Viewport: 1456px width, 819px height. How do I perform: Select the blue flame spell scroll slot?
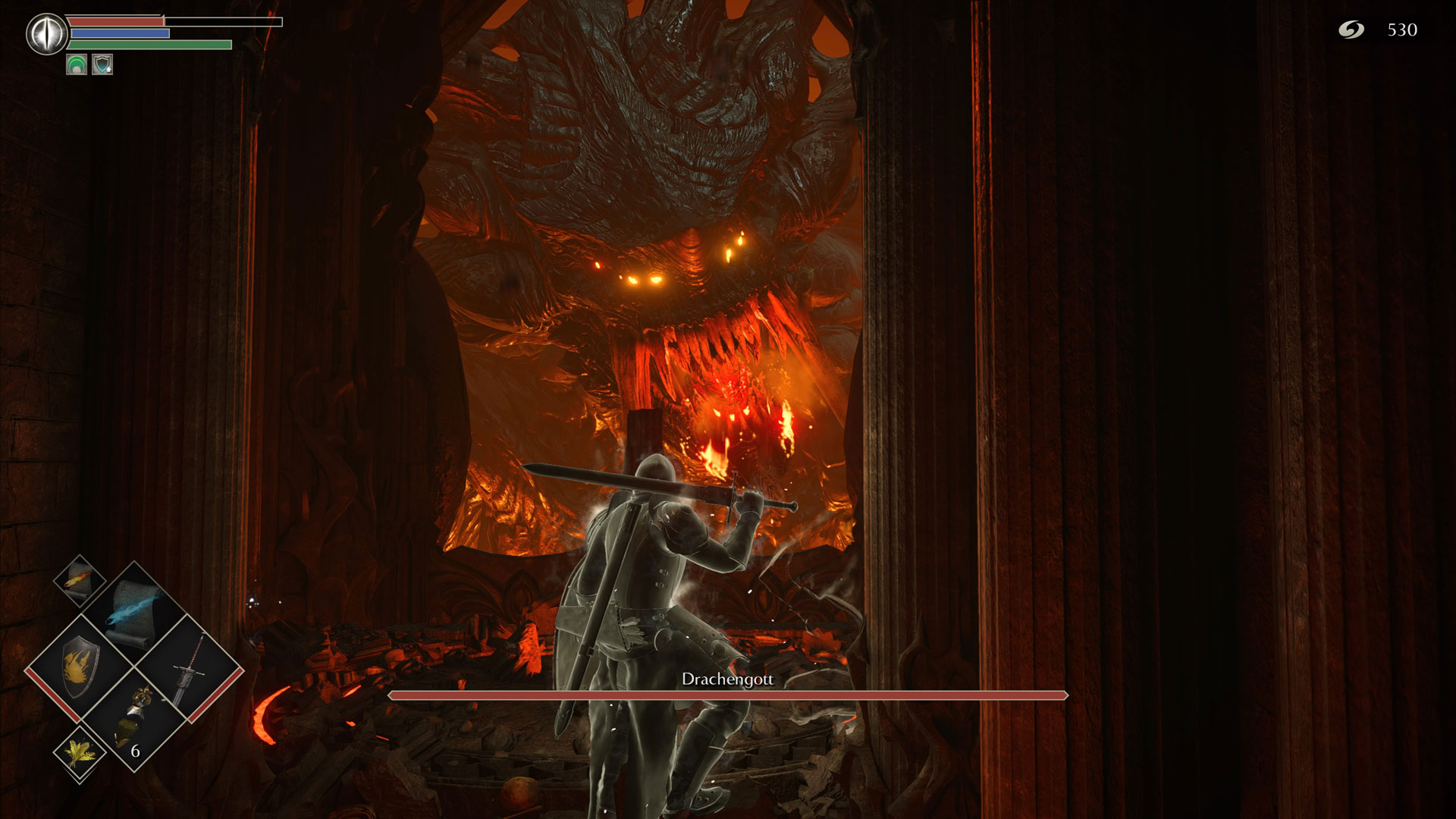point(134,613)
